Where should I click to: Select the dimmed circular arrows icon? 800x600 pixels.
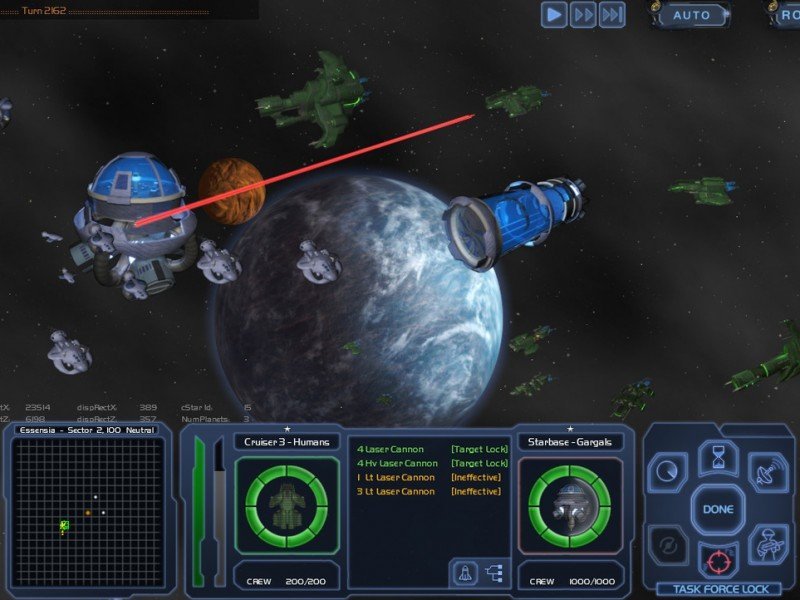point(667,546)
